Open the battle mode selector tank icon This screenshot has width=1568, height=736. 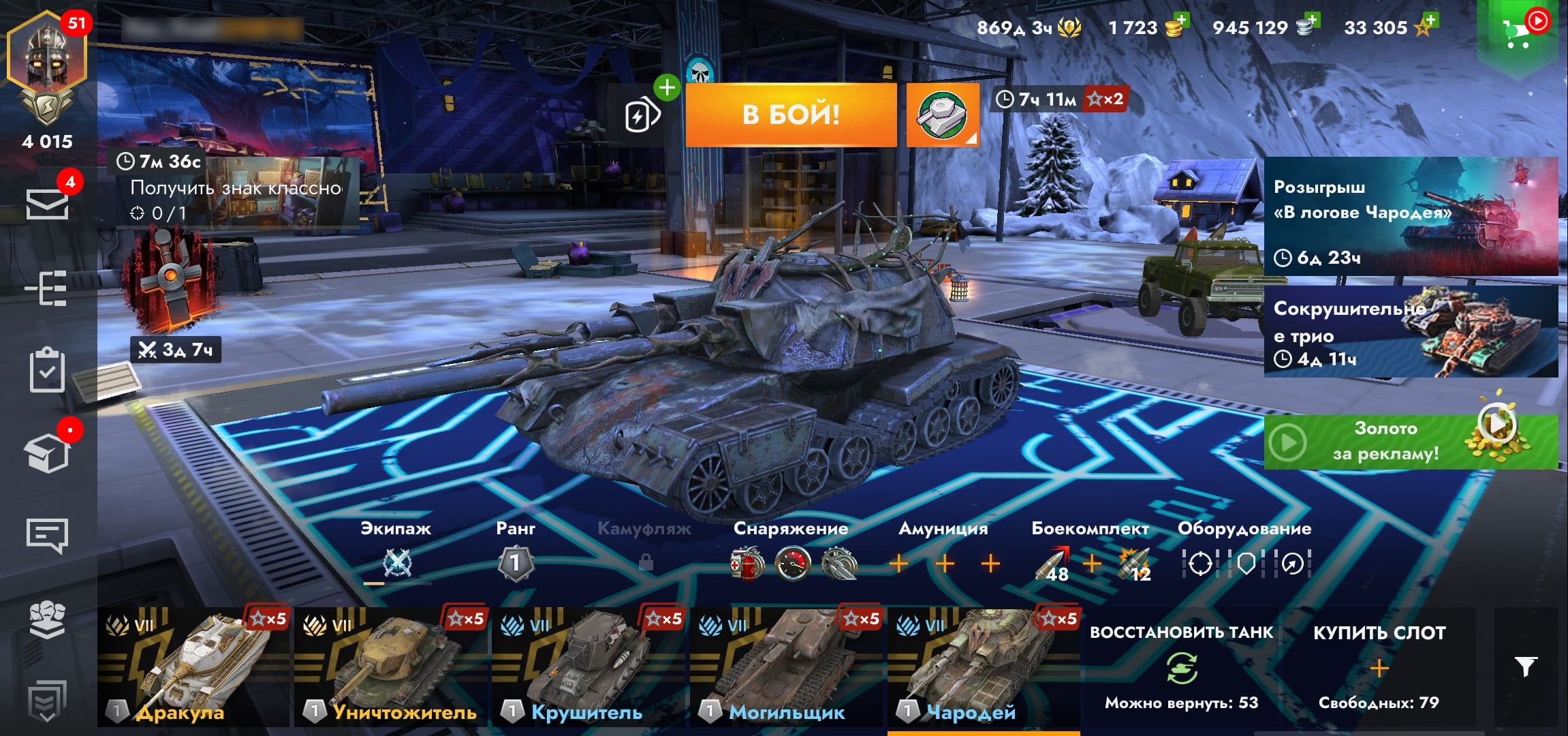coord(942,114)
